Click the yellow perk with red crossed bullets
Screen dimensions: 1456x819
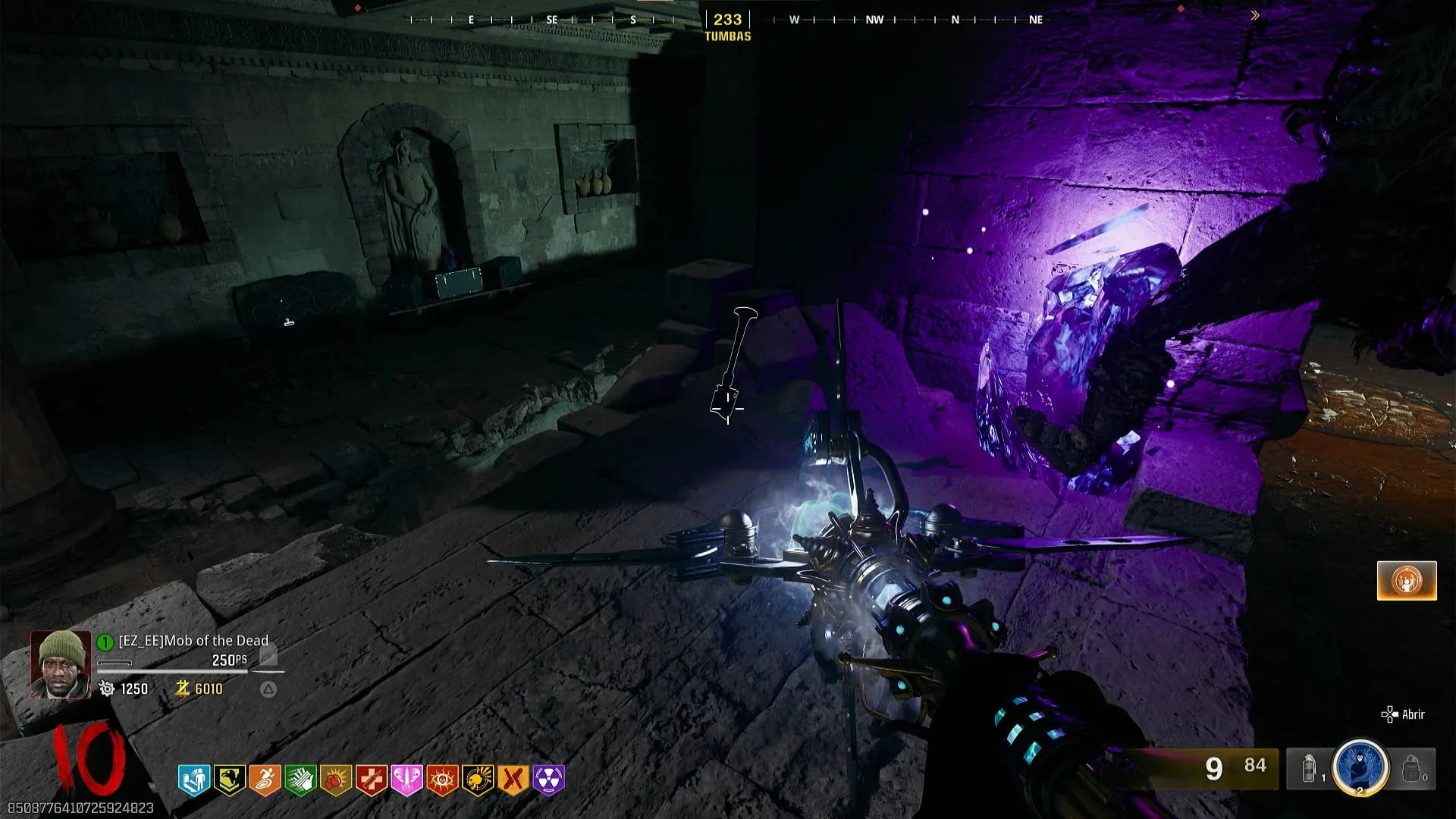pos(513,780)
